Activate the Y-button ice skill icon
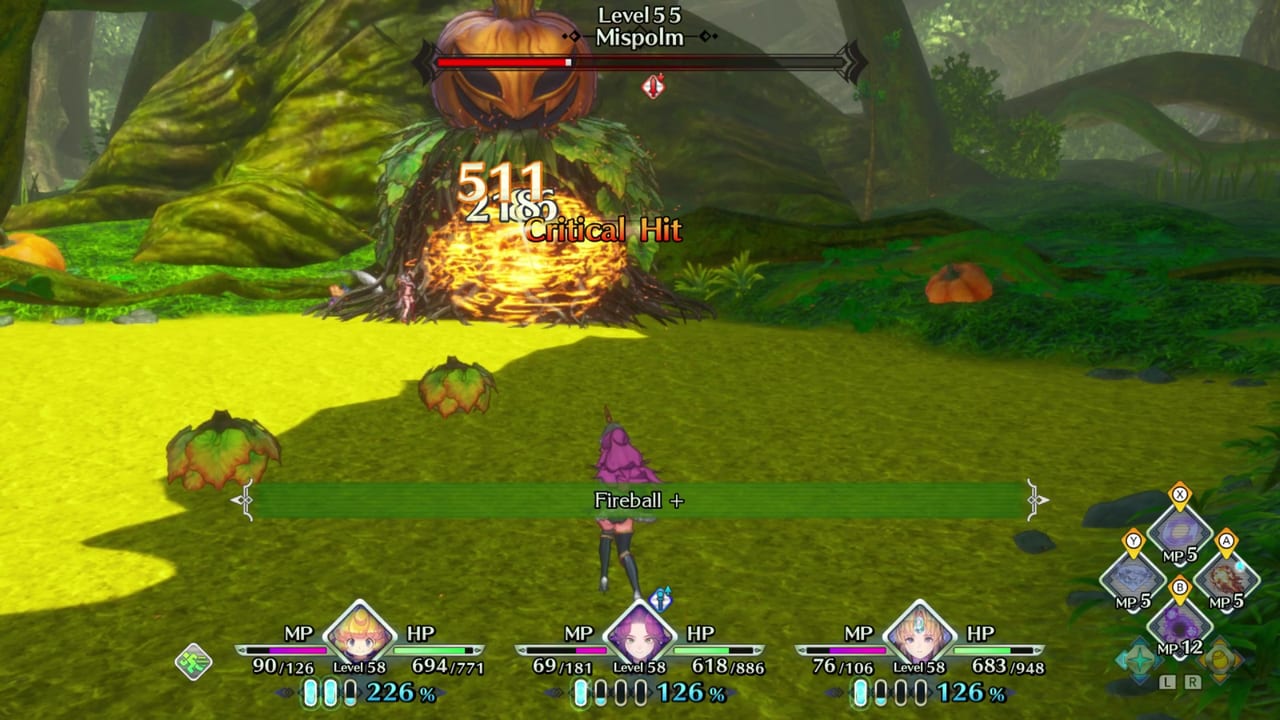Viewport: 1280px width, 720px height. pos(1135,575)
